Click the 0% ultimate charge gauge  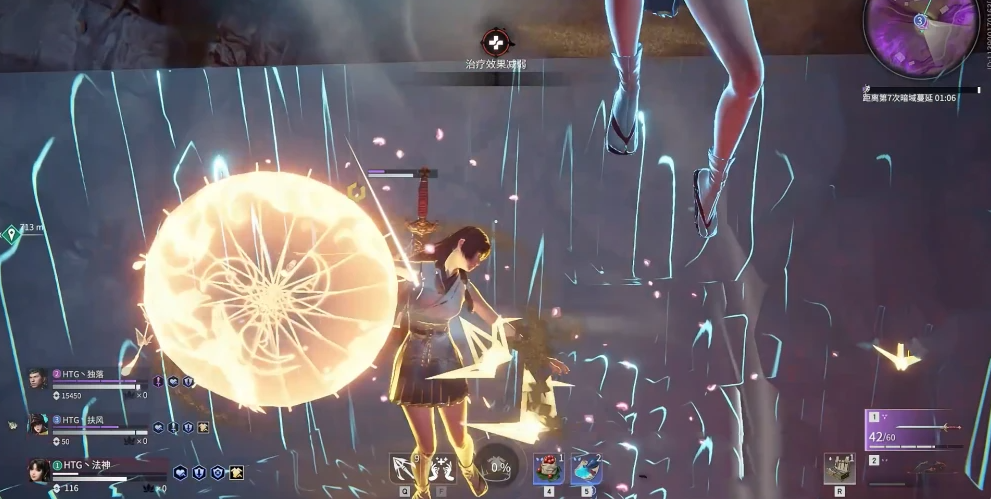[x=497, y=467]
